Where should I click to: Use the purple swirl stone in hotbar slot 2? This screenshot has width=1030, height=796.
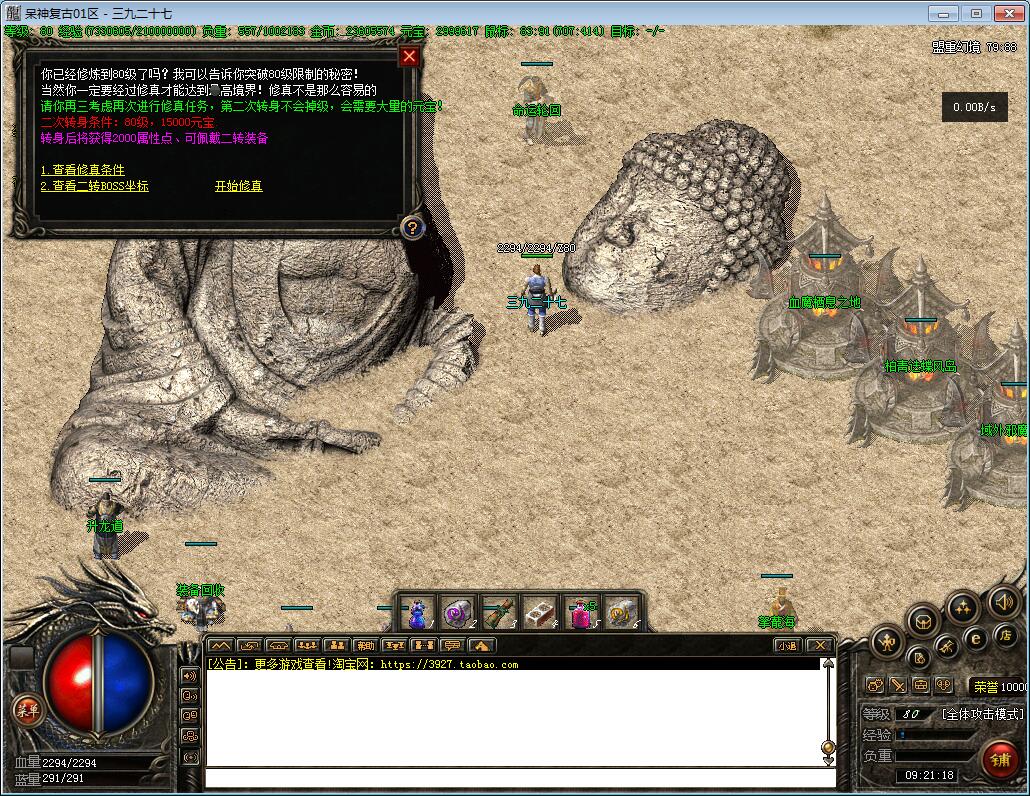[x=457, y=612]
